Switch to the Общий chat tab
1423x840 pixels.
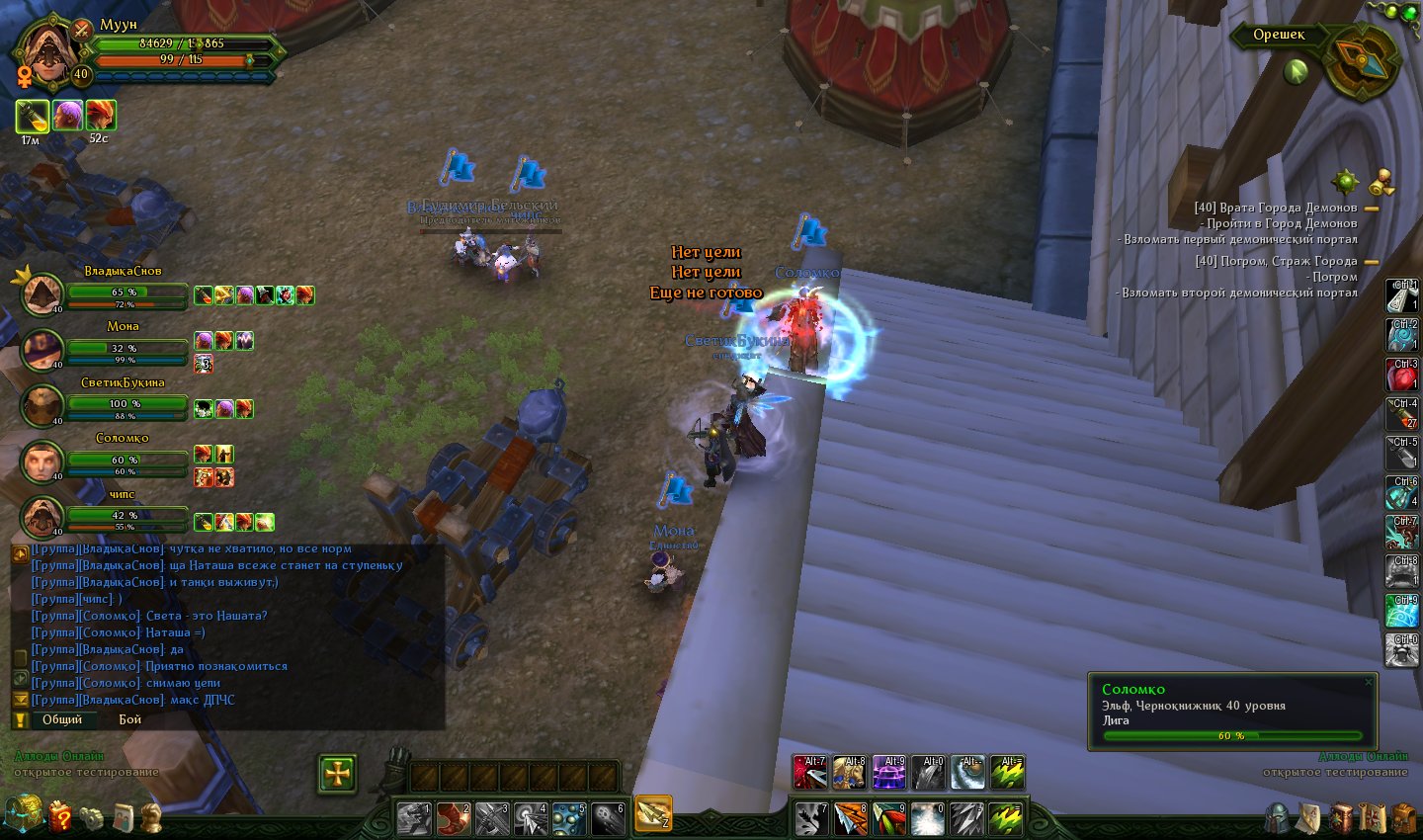pyautogui.click(x=62, y=719)
